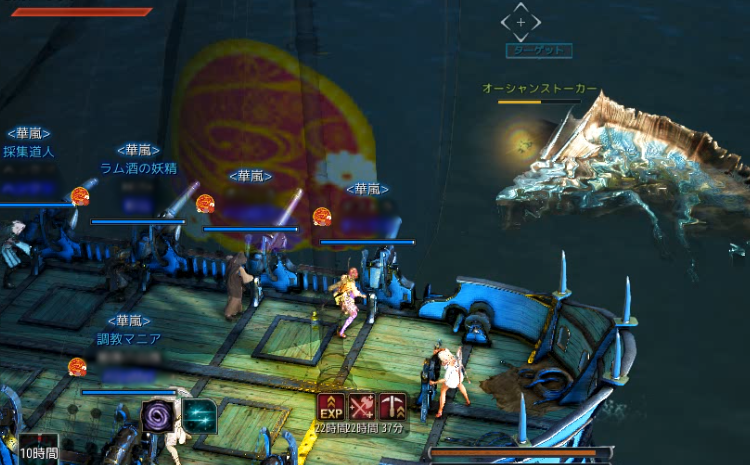Click the EXP boost buff icon

[x=331, y=406]
